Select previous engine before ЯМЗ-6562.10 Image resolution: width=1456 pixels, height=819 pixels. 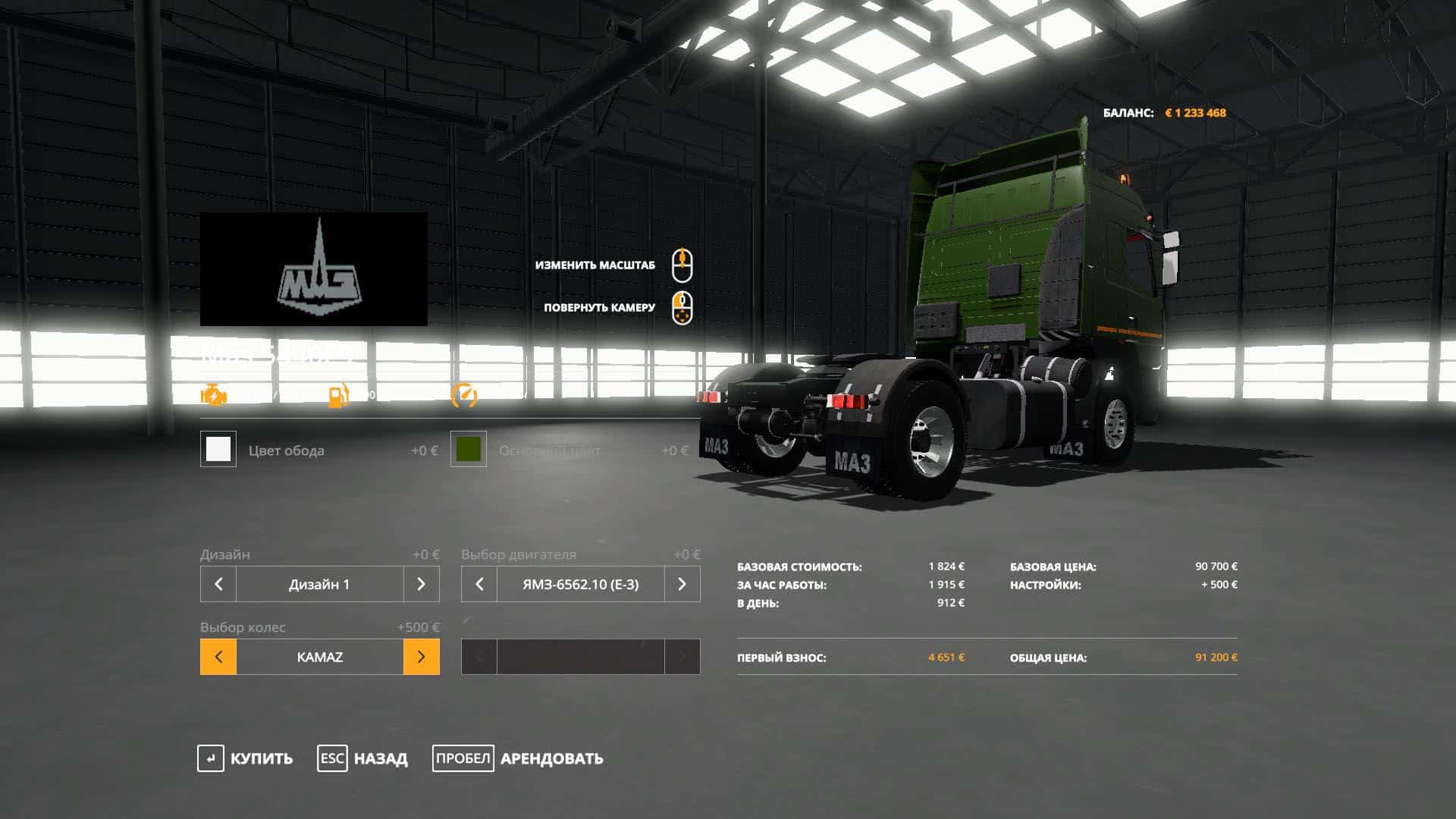tap(479, 584)
